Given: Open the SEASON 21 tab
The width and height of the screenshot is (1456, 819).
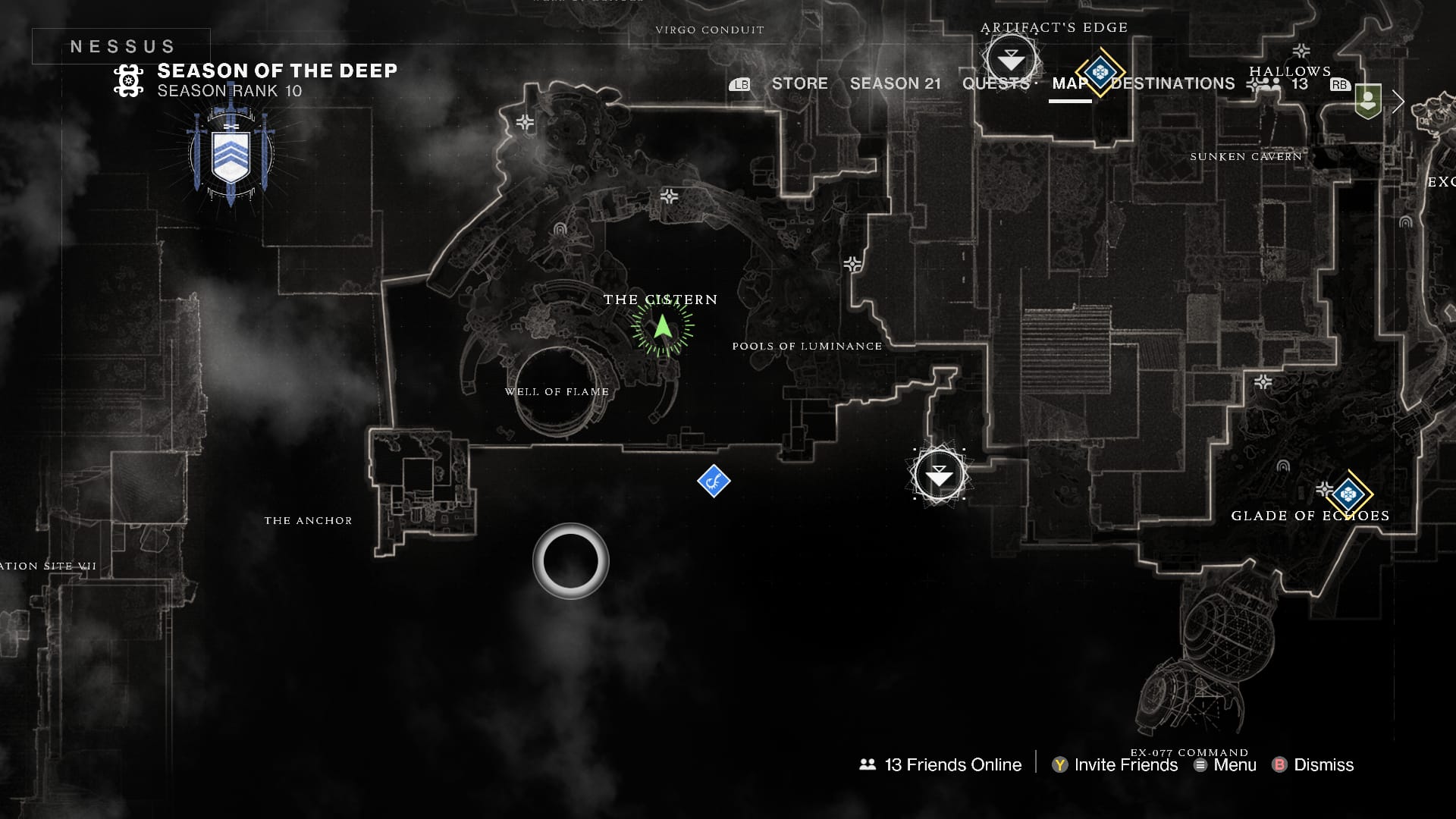Looking at the screenshot, I should [896, 83].
